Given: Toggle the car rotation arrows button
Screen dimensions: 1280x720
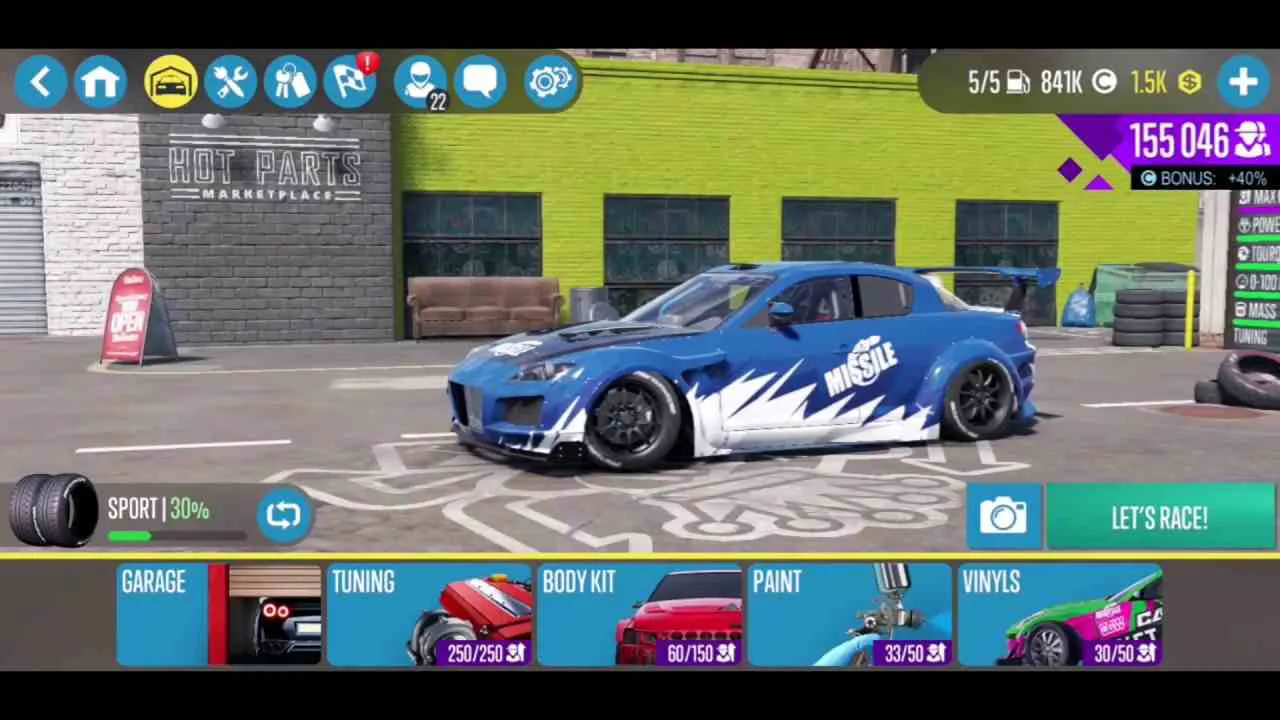Looking at the screenshot, I should pos(284,513).
